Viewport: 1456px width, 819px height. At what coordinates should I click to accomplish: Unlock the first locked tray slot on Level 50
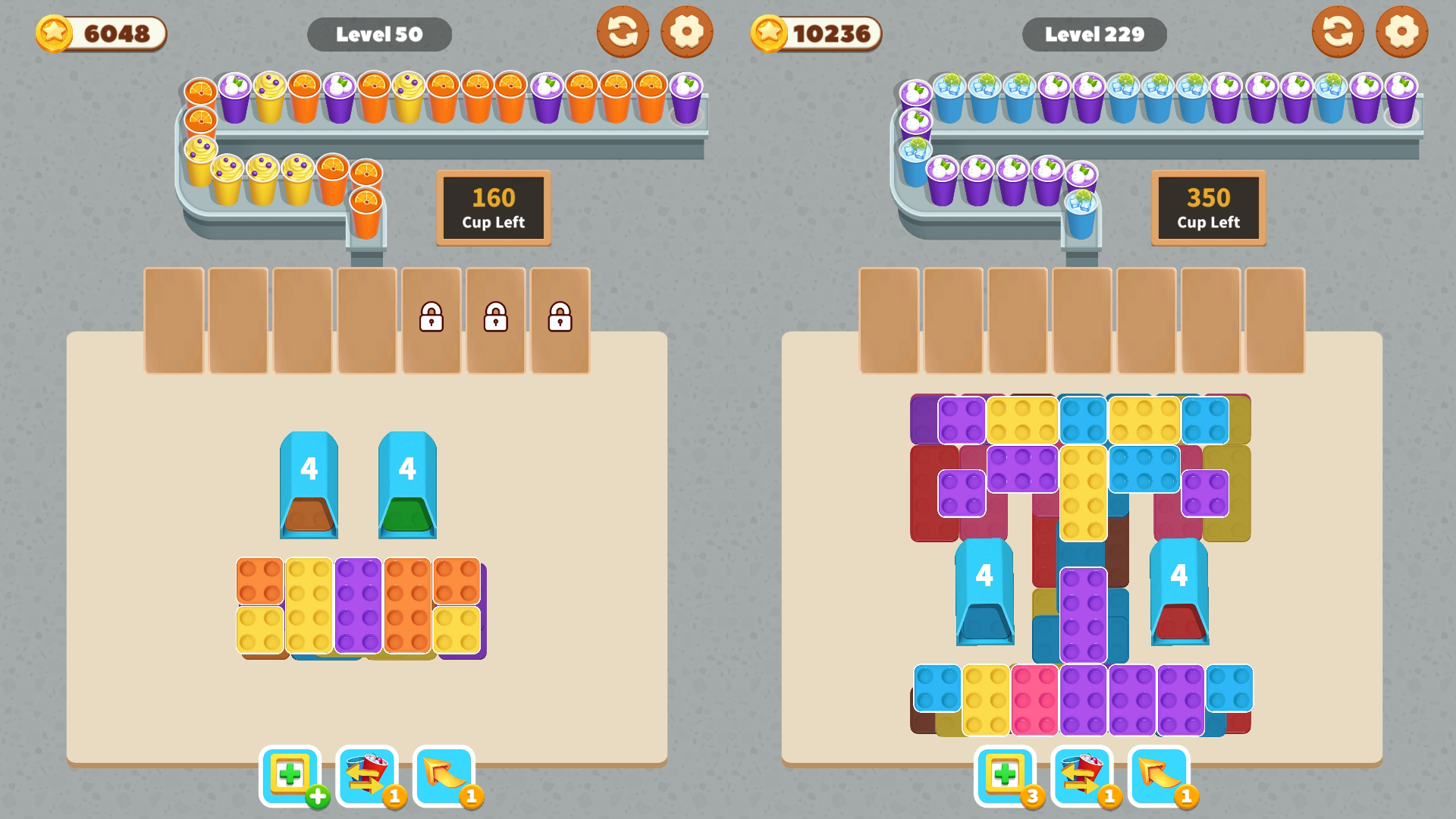point(429,320)
